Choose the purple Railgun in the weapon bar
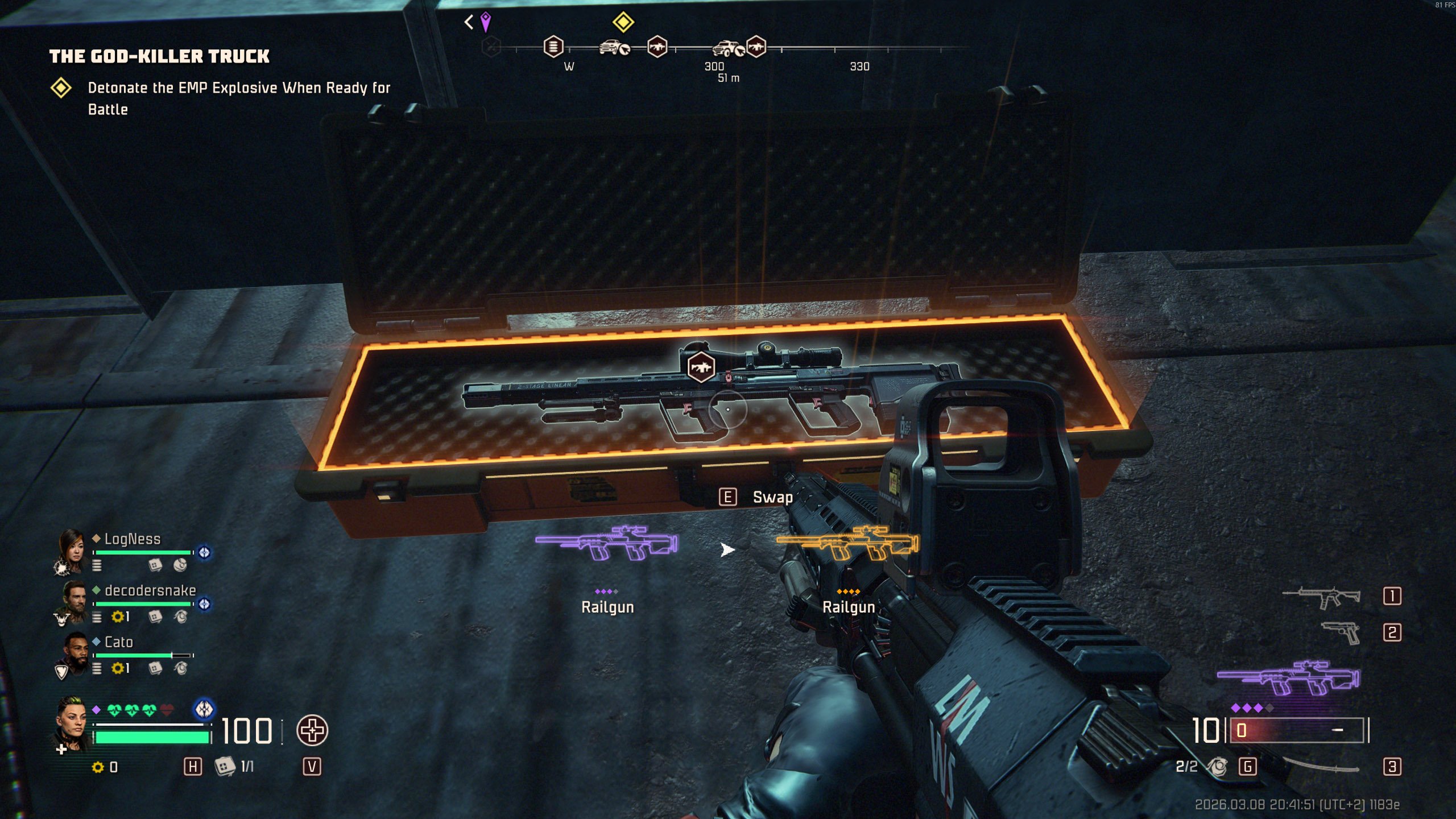This screenshot has width=1456, height=819. tap(1288, 678)
